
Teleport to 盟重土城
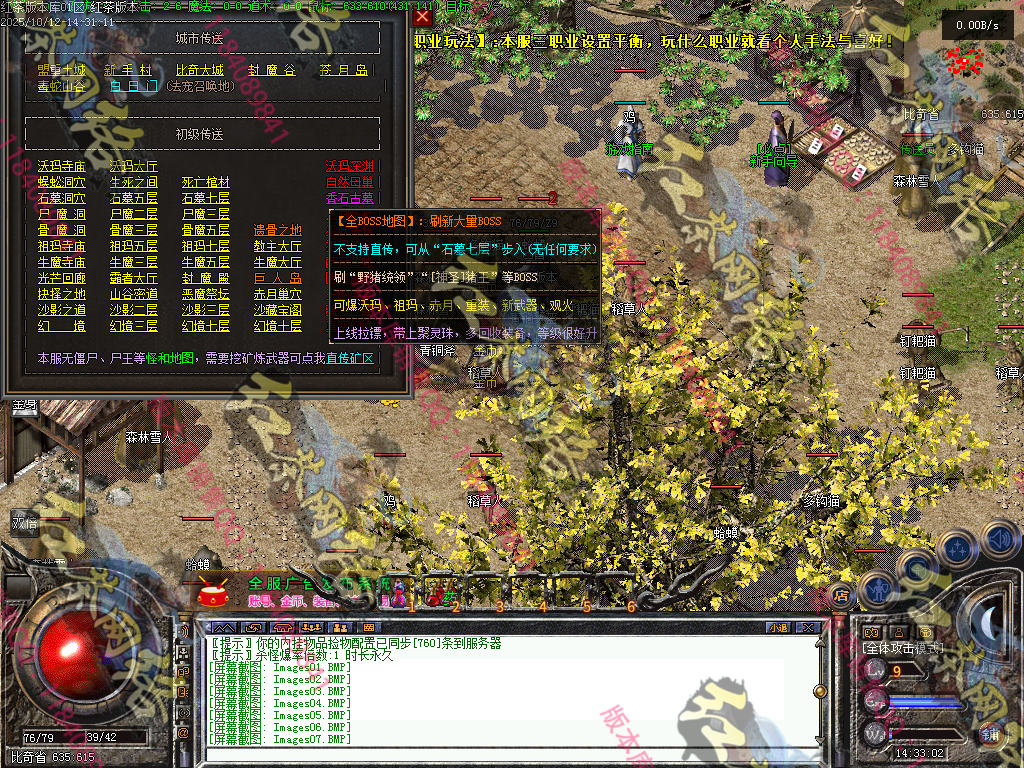coord(62,70)
